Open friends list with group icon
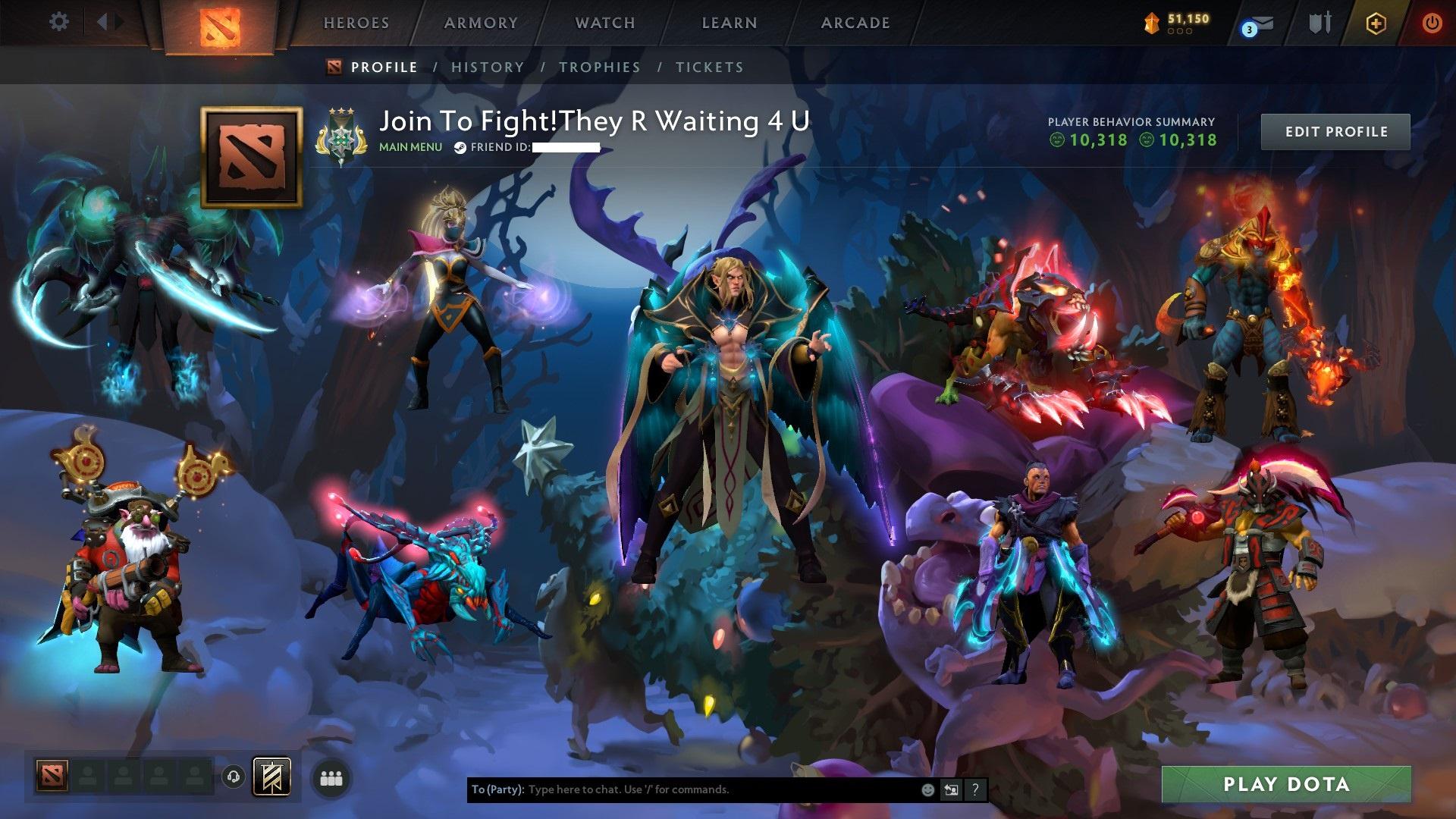Screen dimensions: 1456x819 331,778
